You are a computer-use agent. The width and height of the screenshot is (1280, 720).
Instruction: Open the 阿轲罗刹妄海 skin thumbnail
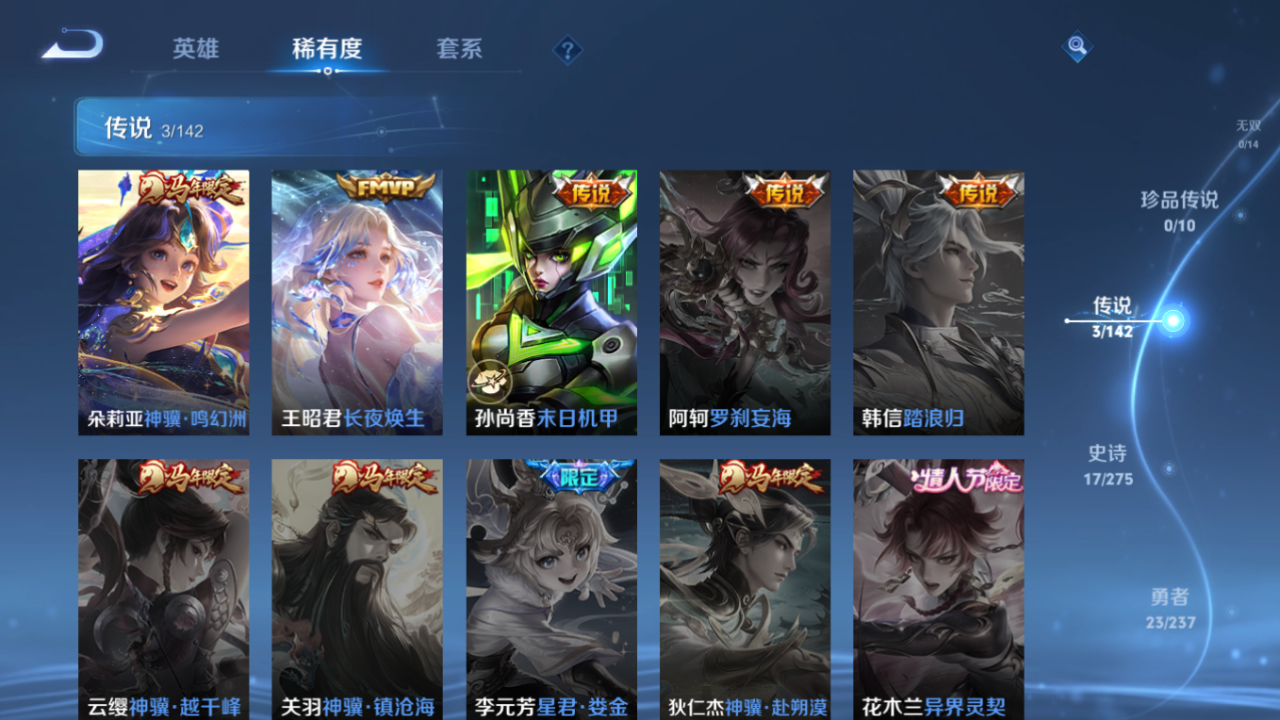[745, 300]
